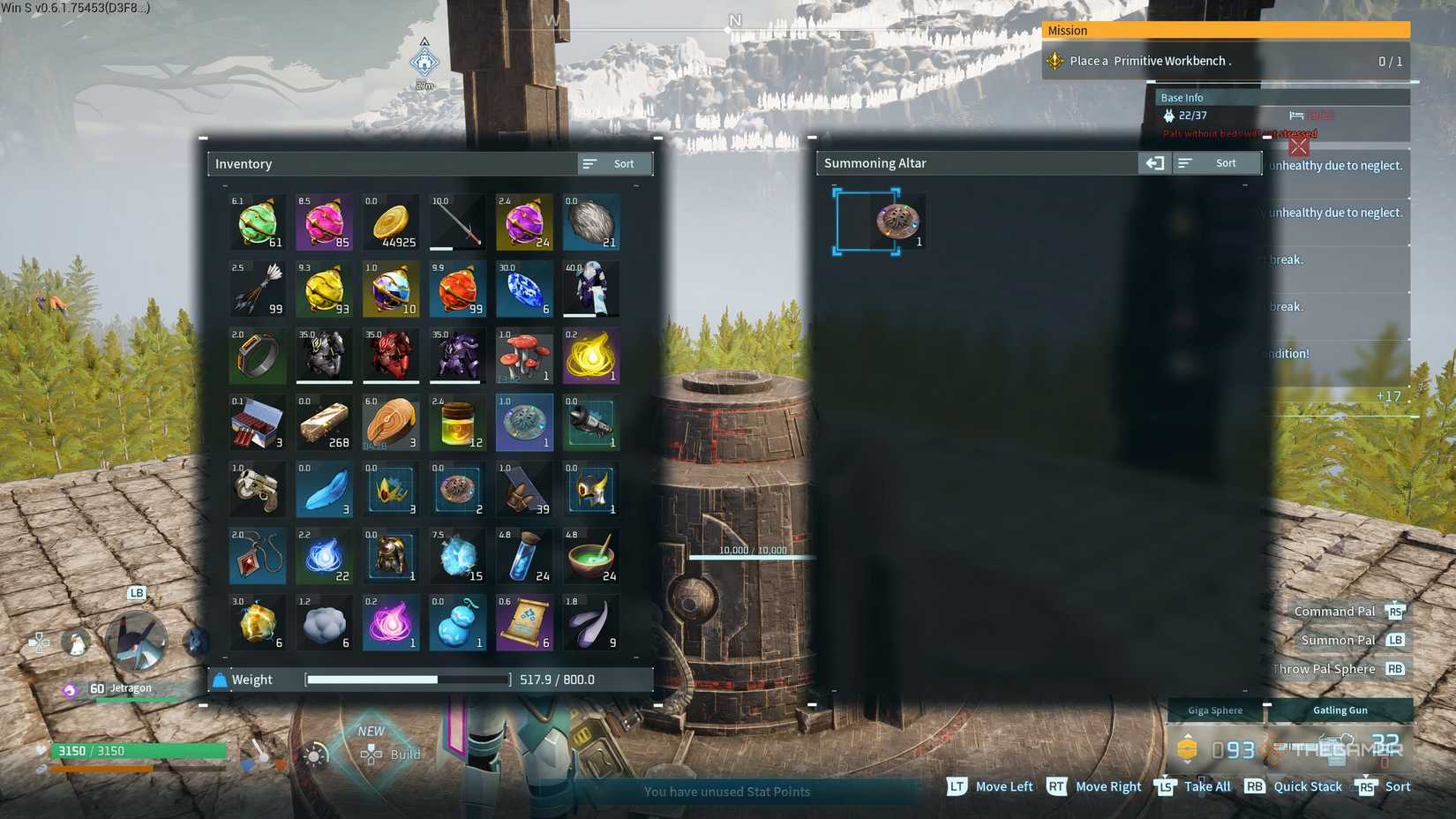Select the golden crown item

(391, 490)
